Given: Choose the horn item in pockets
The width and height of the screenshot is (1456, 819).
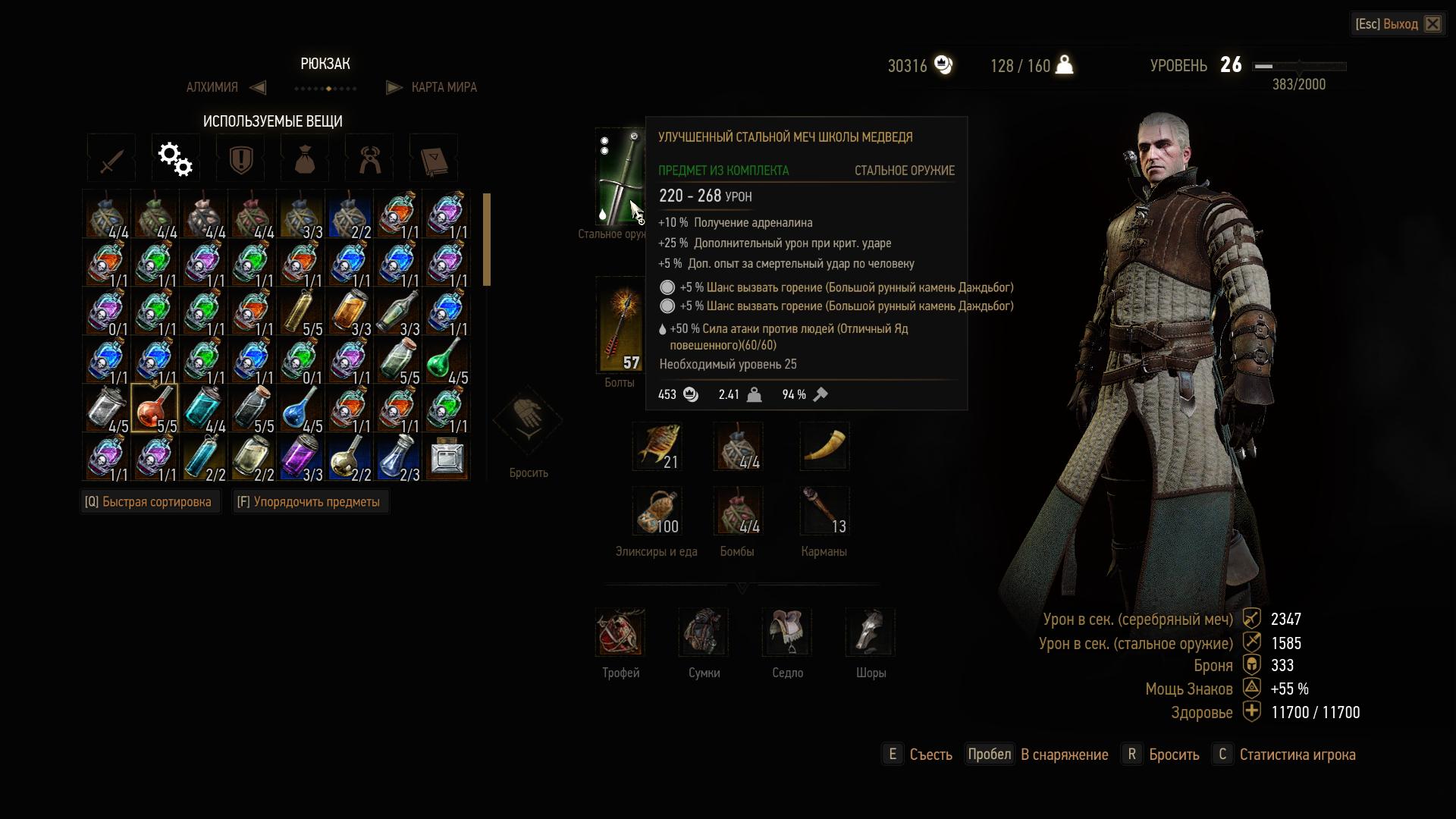Looking at the screenshot, I should (x=824, y=447).
